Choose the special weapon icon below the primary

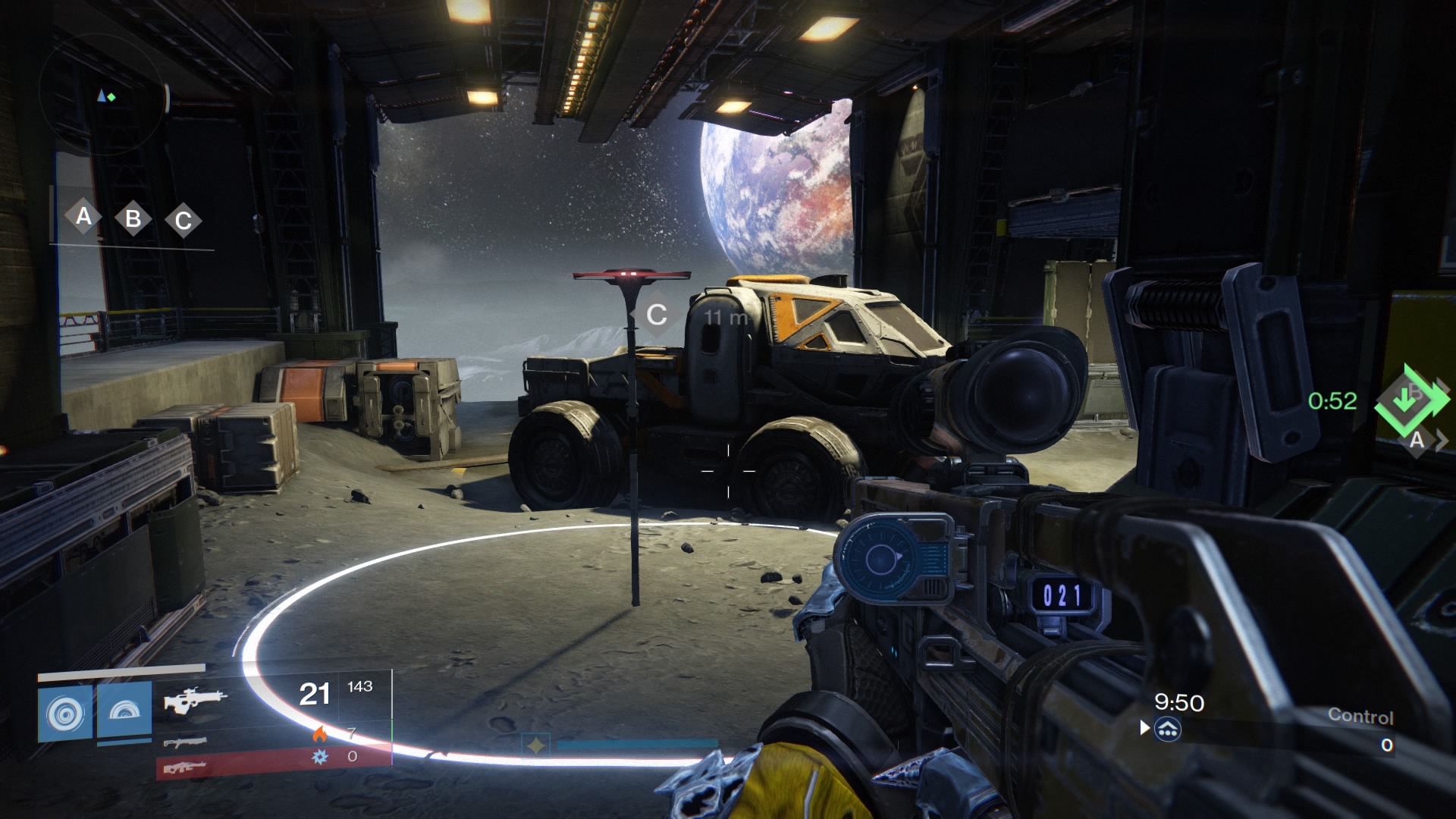[x=184, y=742]
